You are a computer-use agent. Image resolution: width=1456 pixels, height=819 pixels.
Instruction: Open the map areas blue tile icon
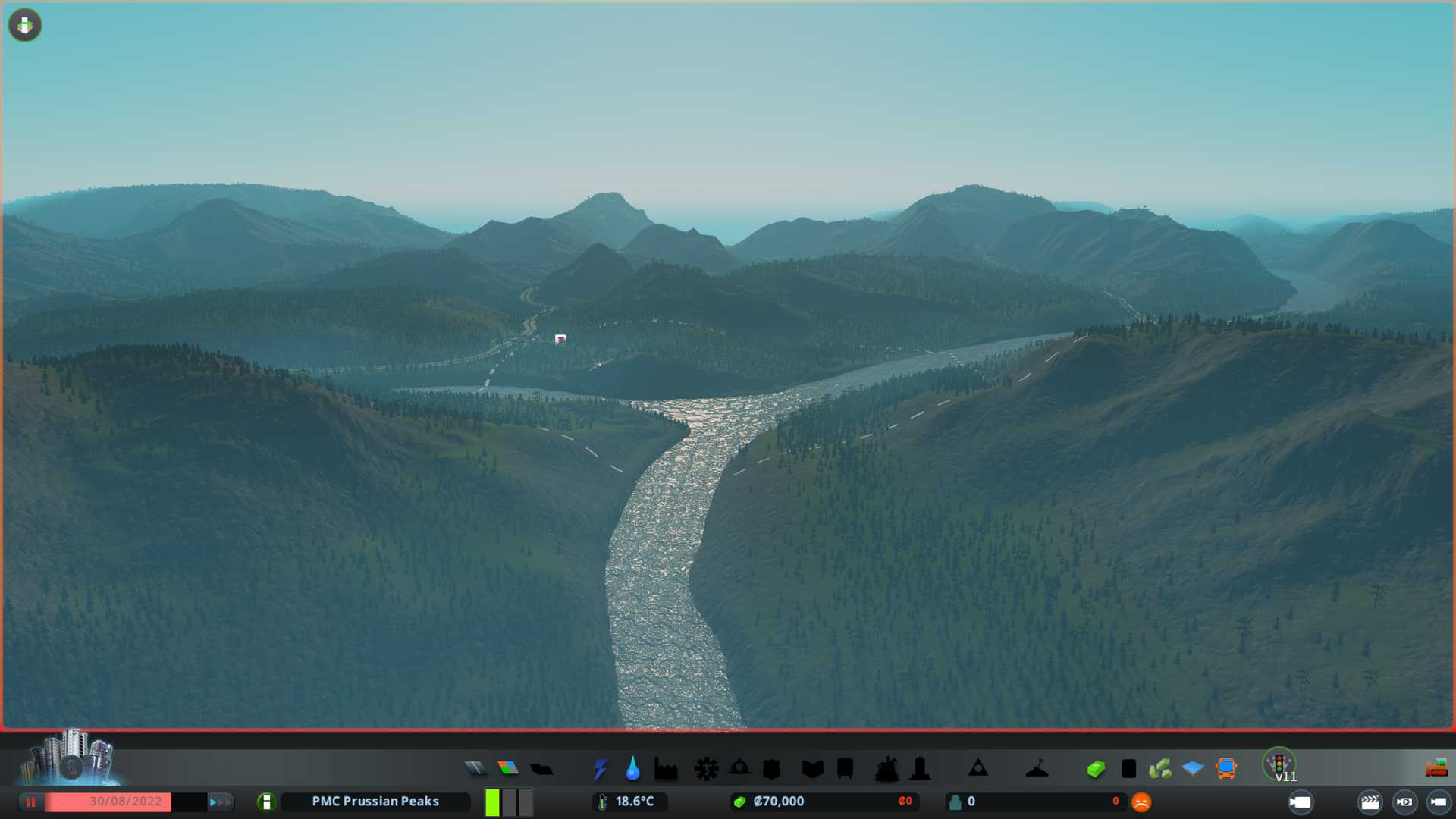(1193, 769)
